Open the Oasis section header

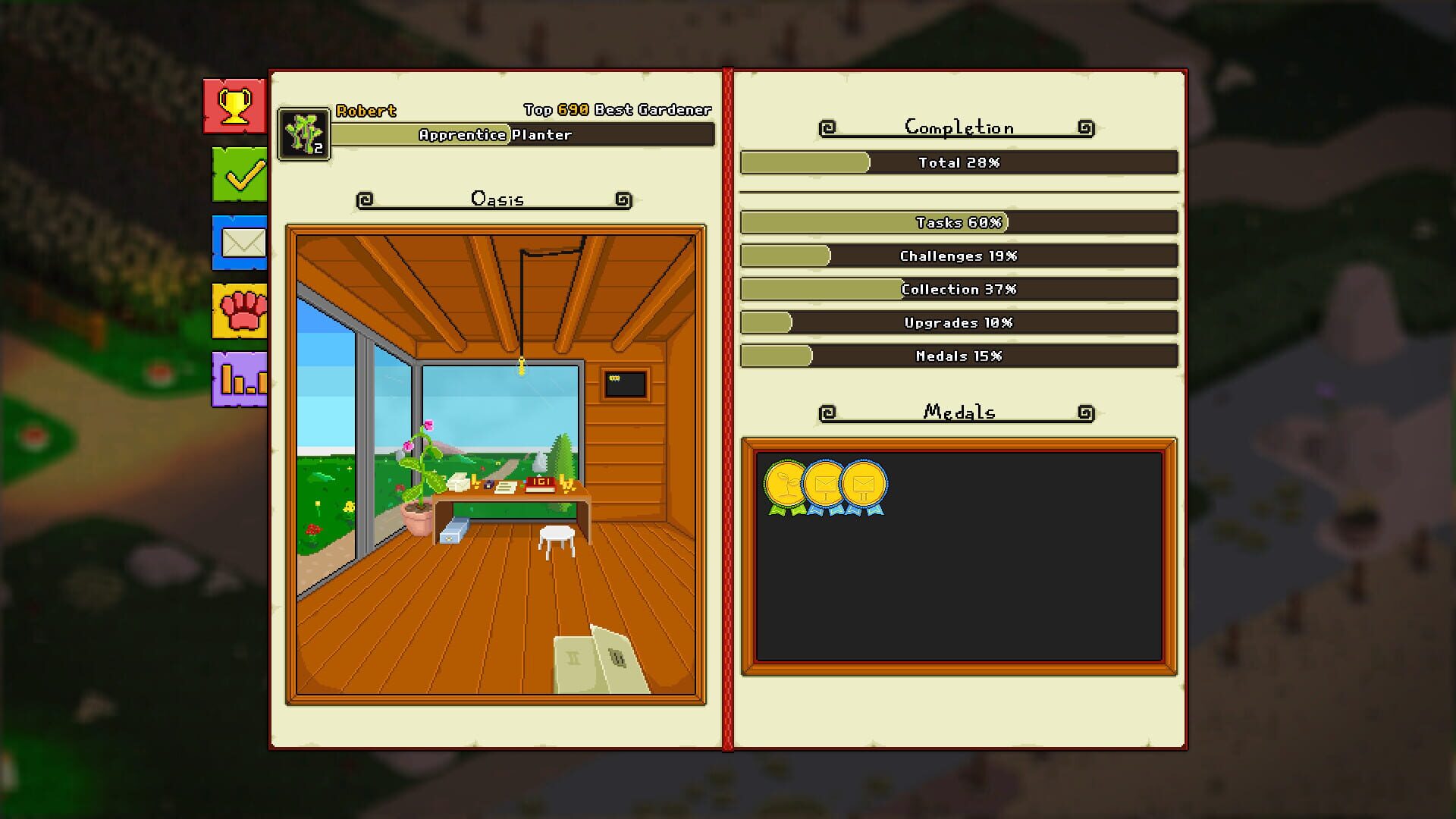[x=496, y=199]
